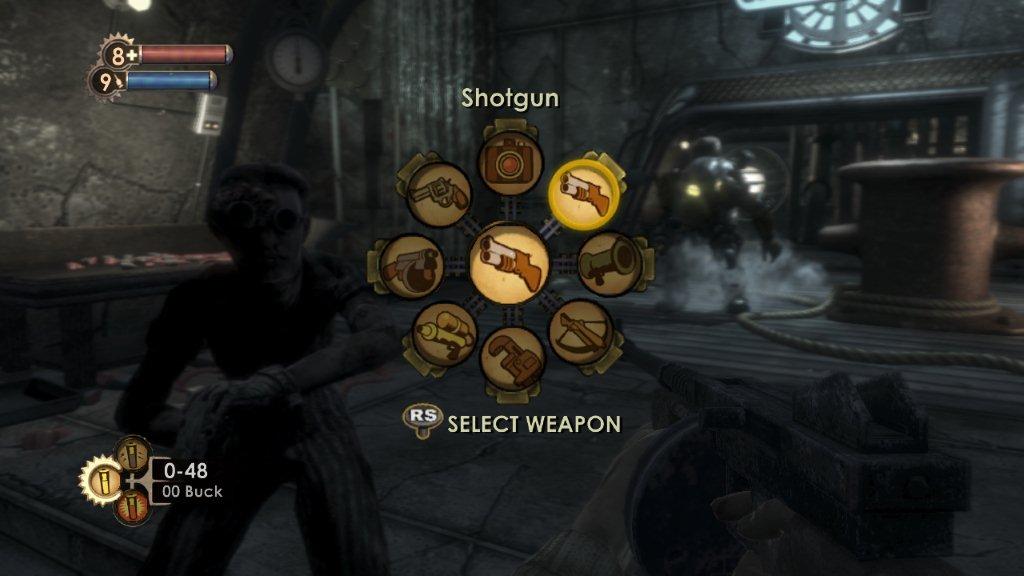Equip the grenade launcher from the wheel
1024x576 pixels.
coord(609,264)
